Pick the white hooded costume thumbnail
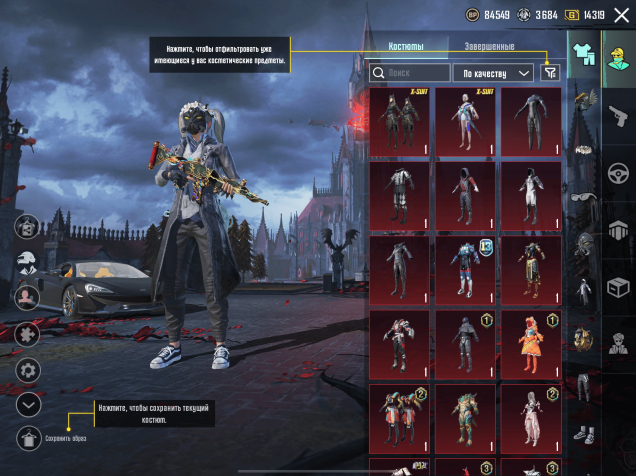 click(530, 194)
